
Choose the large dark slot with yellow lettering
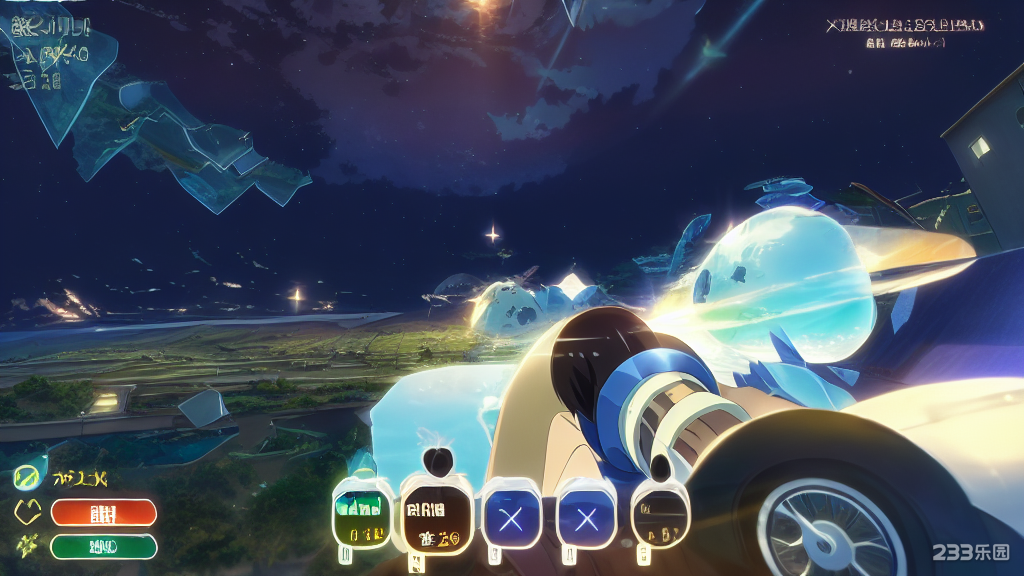(436, 516)
